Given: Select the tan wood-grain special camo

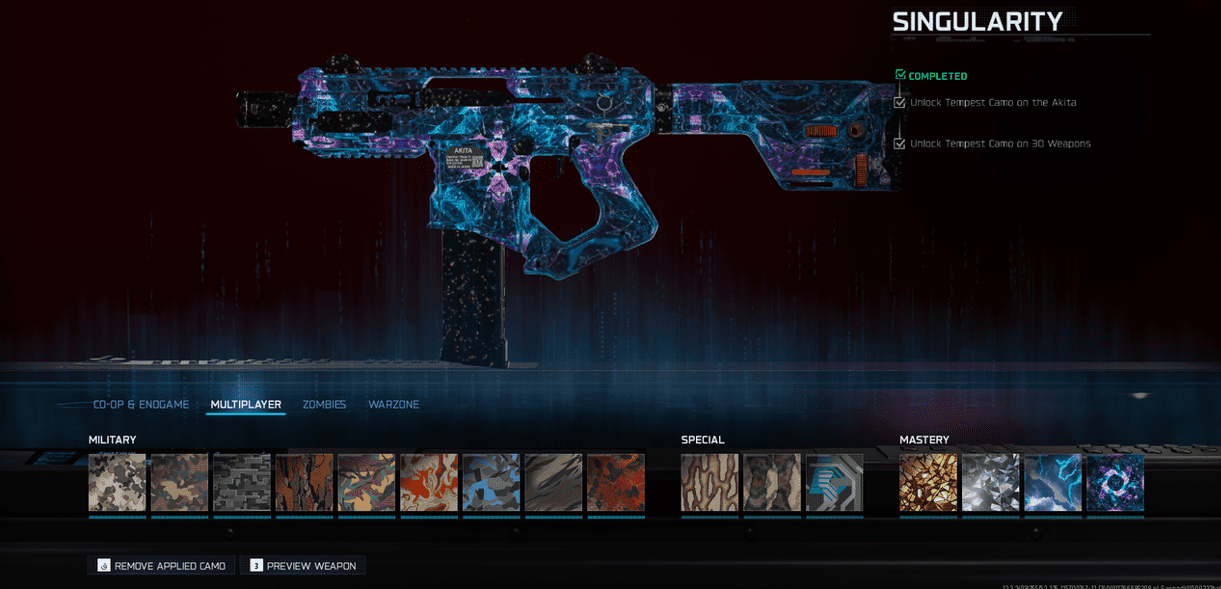Looking at the screenshot, I should click(x=710, y=483).
